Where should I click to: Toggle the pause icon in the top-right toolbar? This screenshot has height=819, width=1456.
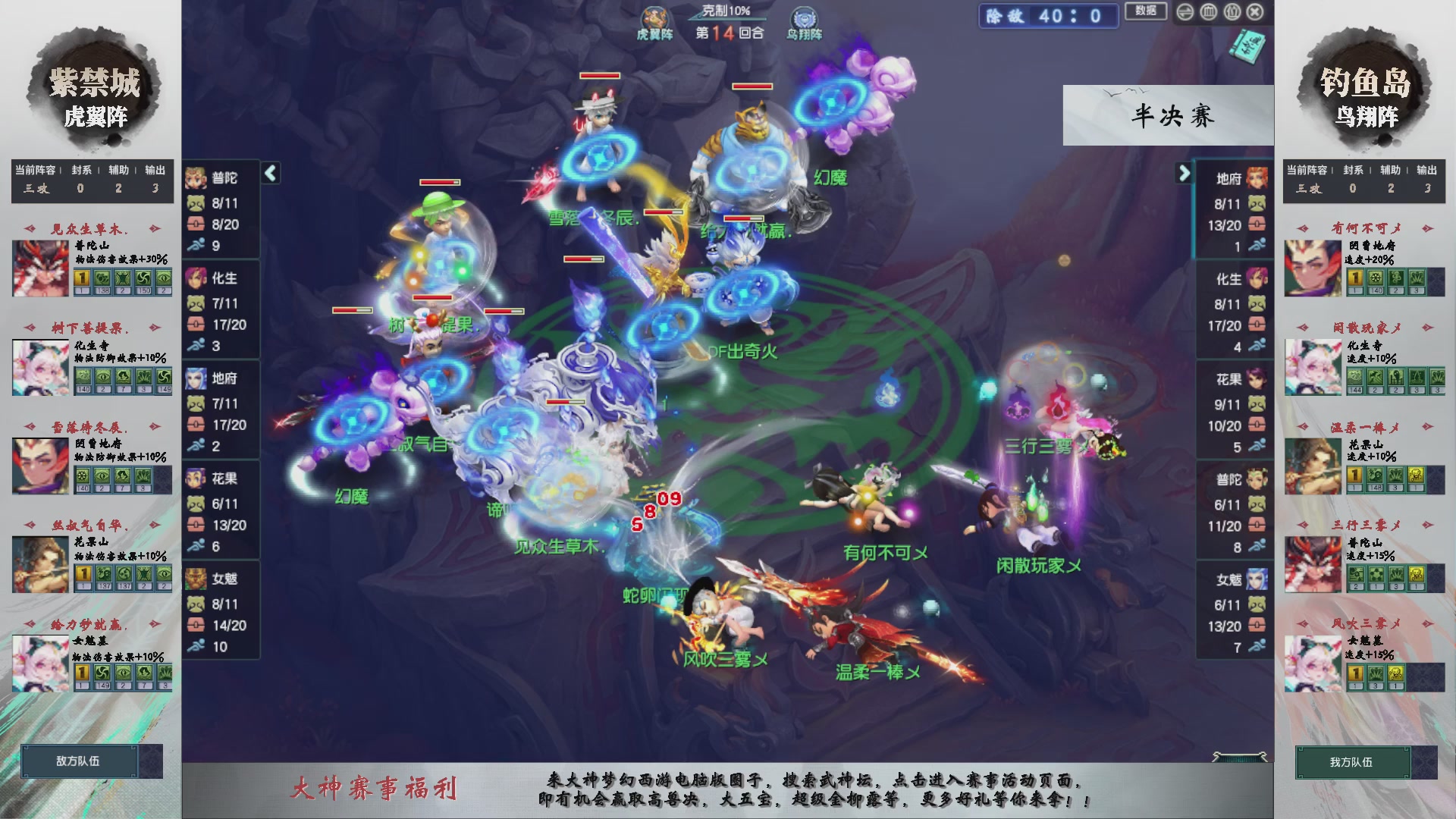point(1232,12)
